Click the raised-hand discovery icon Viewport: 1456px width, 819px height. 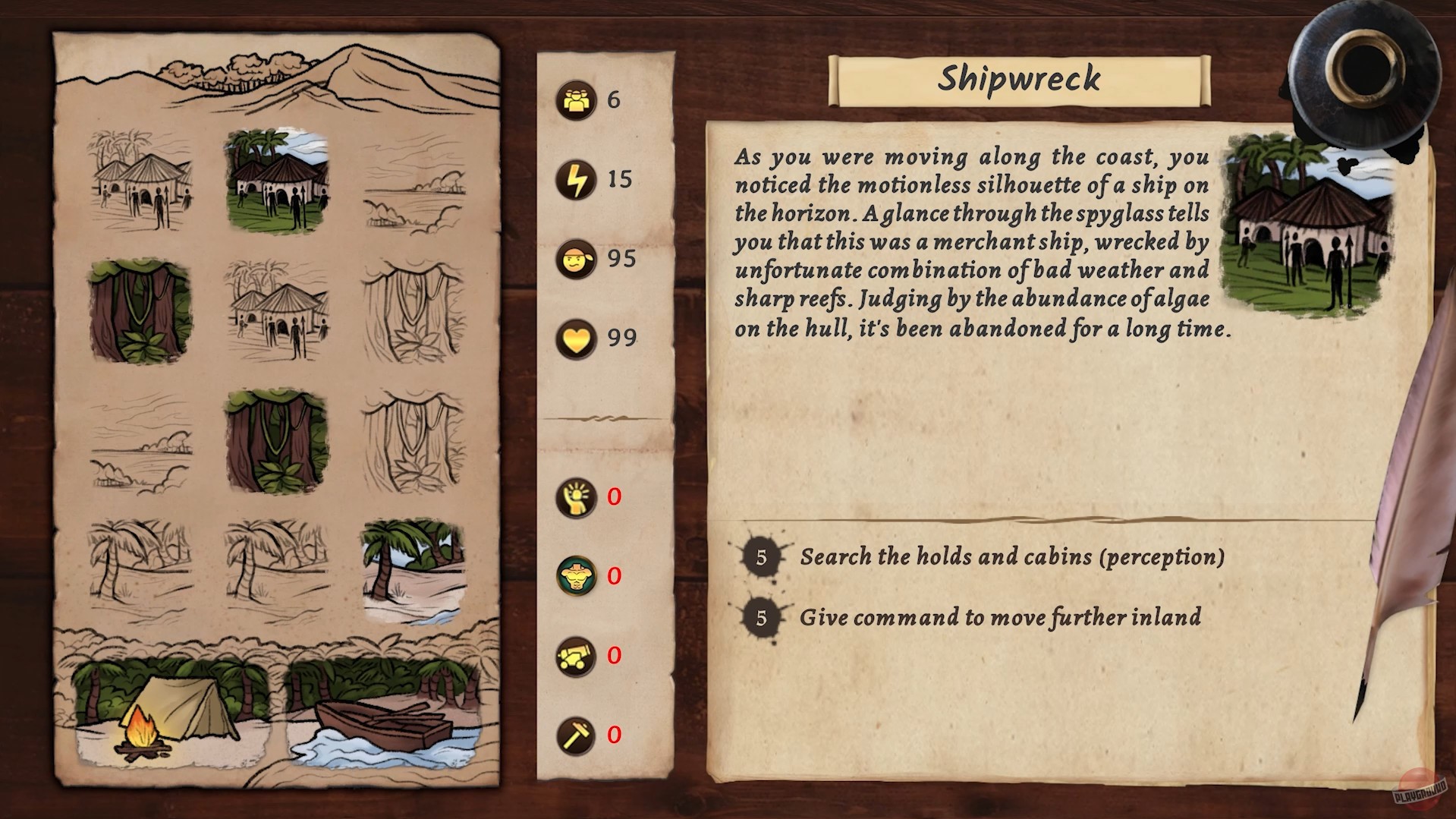(x=576, y=498)
